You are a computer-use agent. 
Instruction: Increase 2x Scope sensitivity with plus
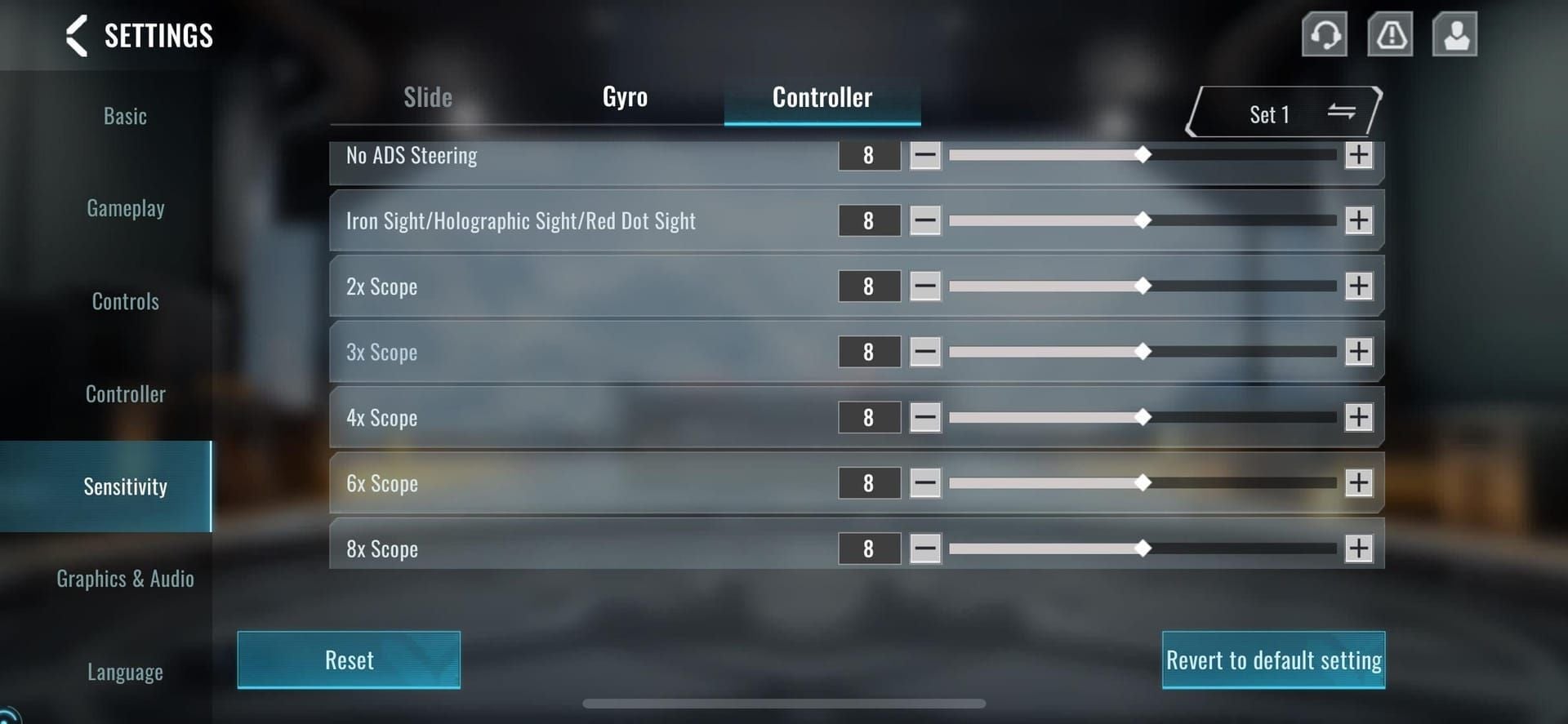coord(1359,286)
